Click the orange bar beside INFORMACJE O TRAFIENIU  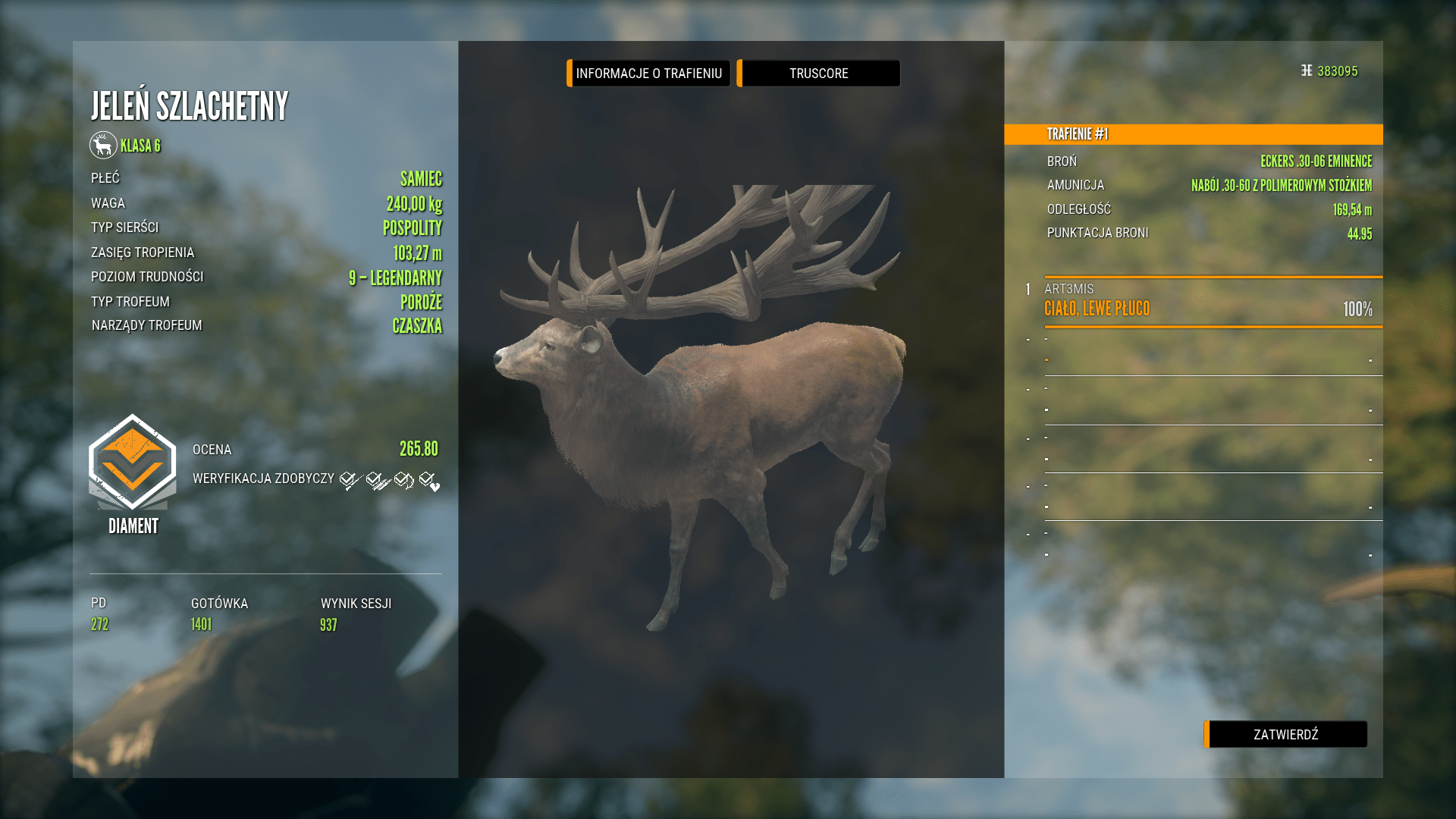point(569,73)
